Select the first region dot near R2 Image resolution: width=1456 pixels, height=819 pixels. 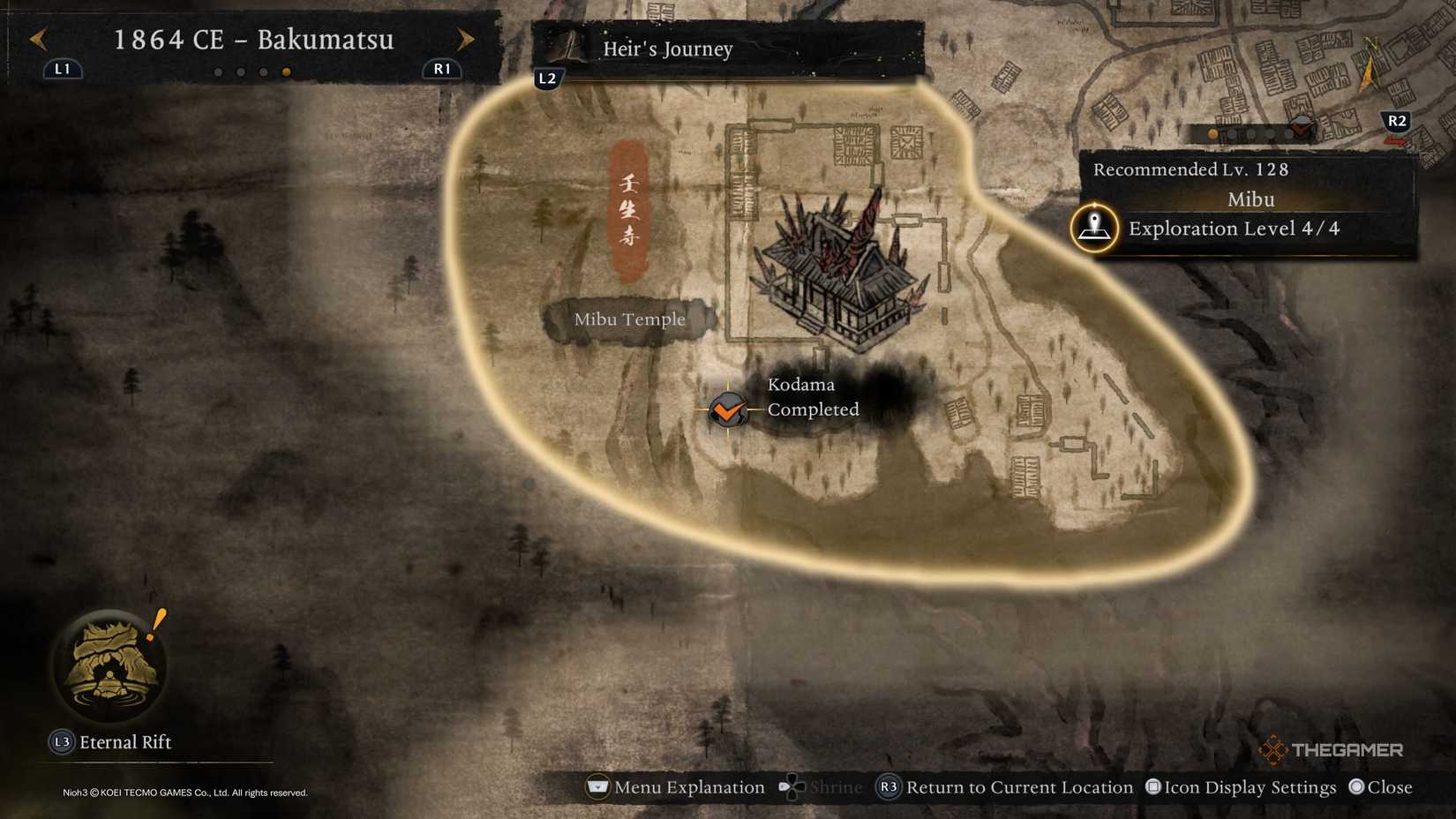coord(1212,133)
